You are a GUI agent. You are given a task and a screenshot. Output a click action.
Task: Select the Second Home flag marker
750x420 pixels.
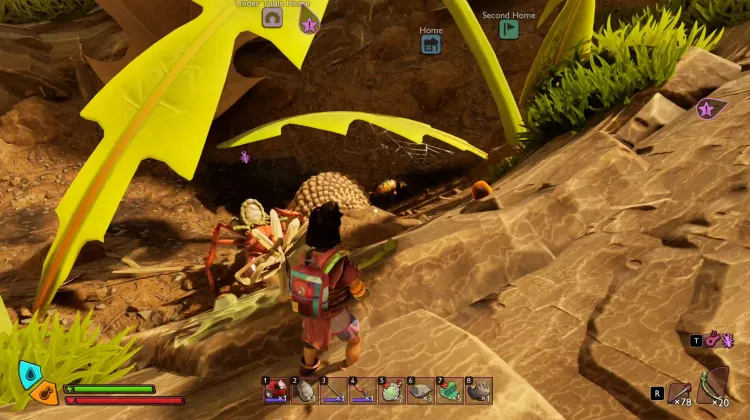point(508,29)
